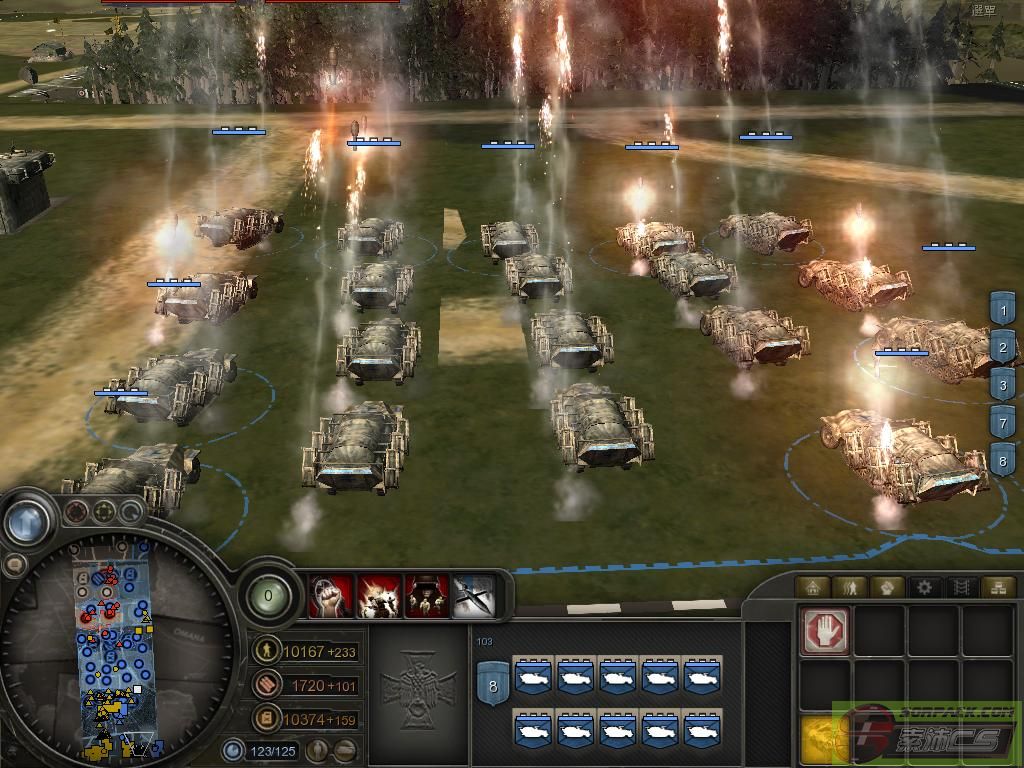Click the chat bubble button near minimap

tap(14, 565)
